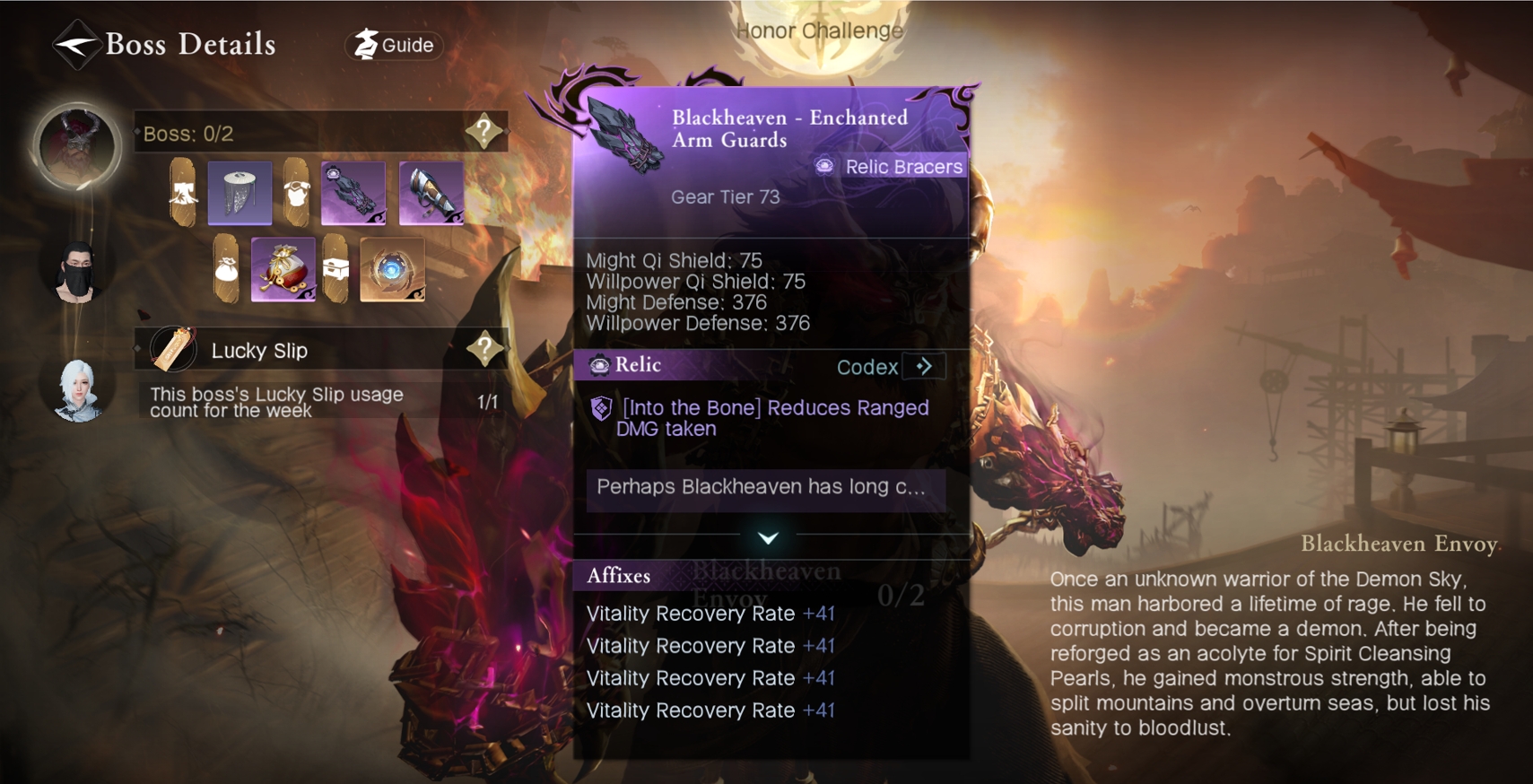Image resolution: width=1533 pixels, height=784 pixels.
Task: Expand the truncated Blackheaven lore text
Action: [765, 488]
